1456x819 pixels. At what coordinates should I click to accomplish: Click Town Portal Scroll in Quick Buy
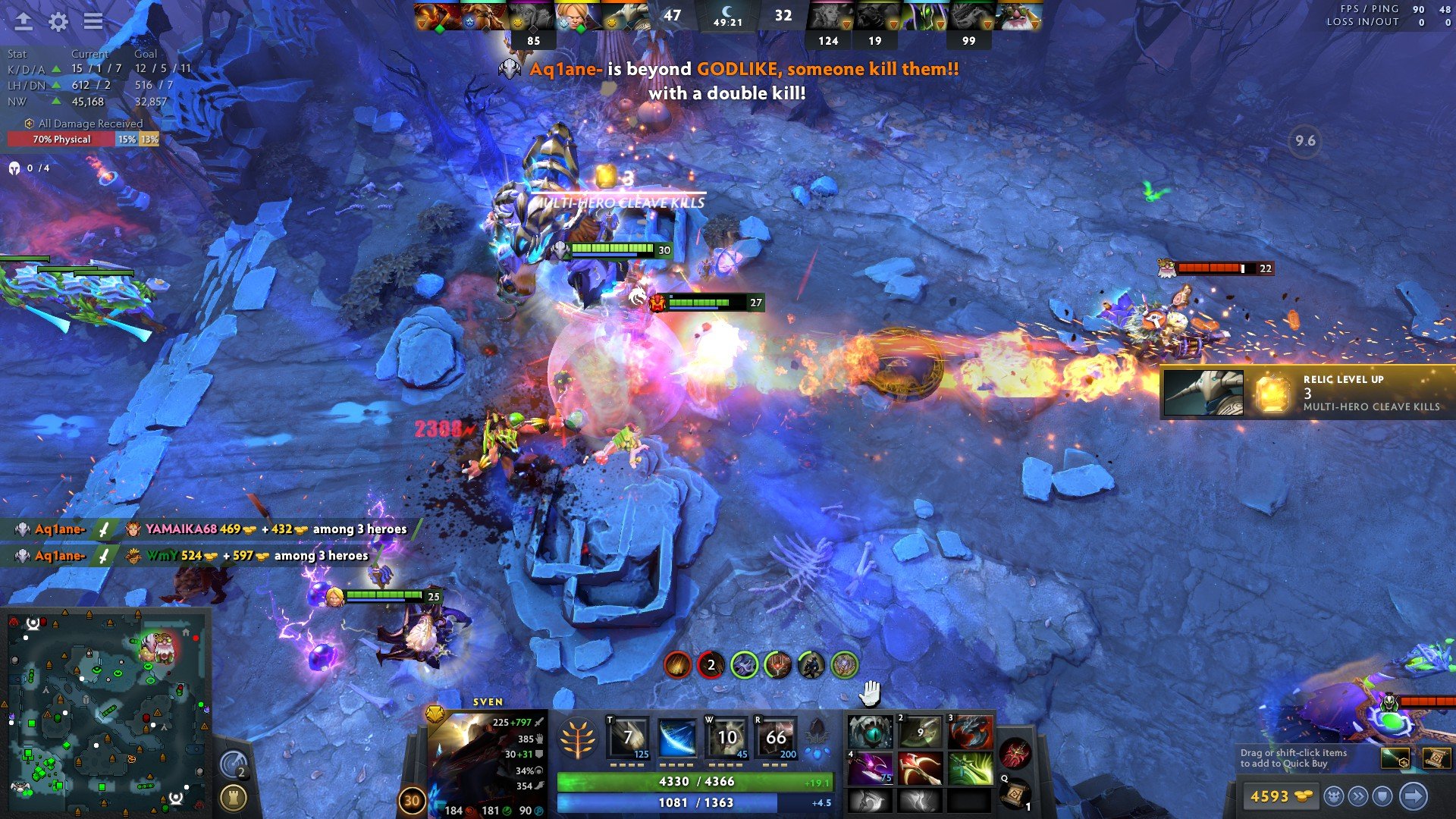coord(1436,758)
